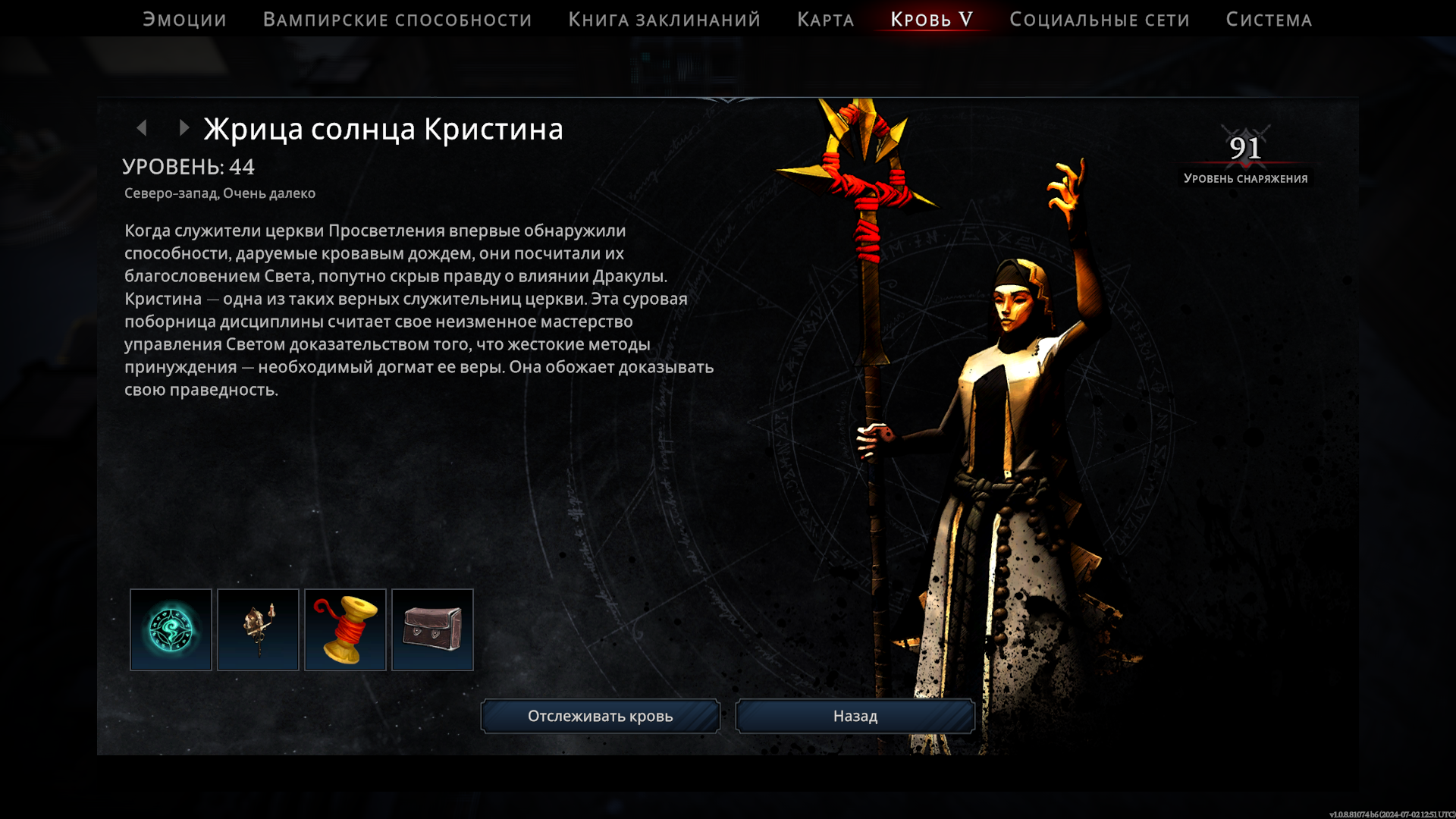
Task: Select the glowing teal rune reward
Action: tap(171, 629)
